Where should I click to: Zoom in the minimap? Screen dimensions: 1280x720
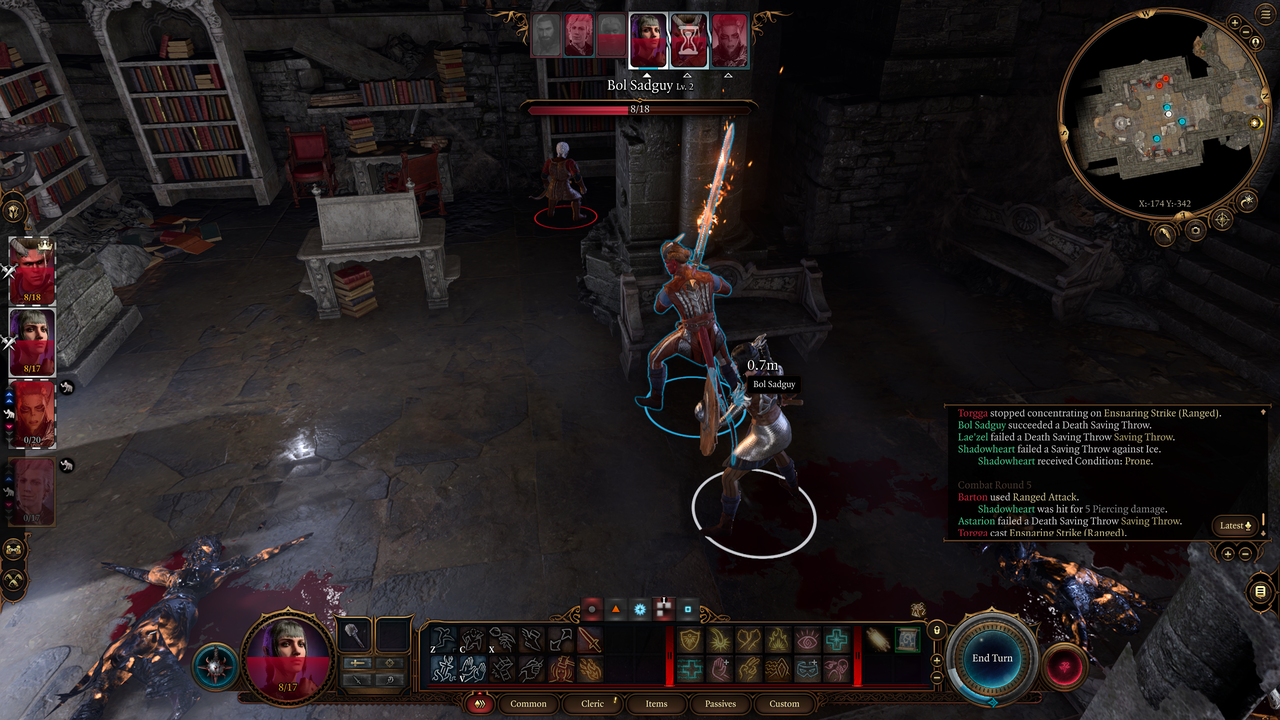click(x=1236, y=22)
